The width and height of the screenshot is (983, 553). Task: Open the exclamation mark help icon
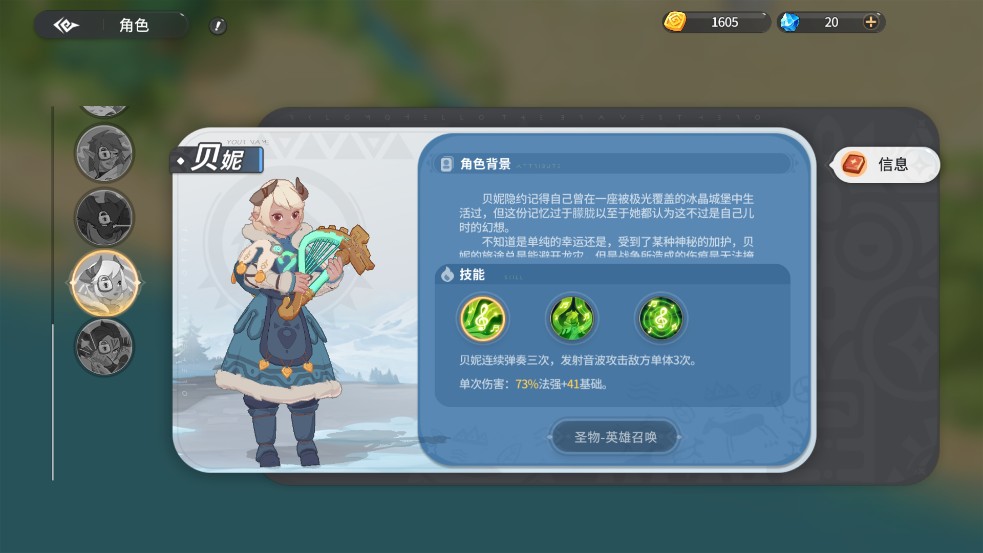[x=218, y=26]
